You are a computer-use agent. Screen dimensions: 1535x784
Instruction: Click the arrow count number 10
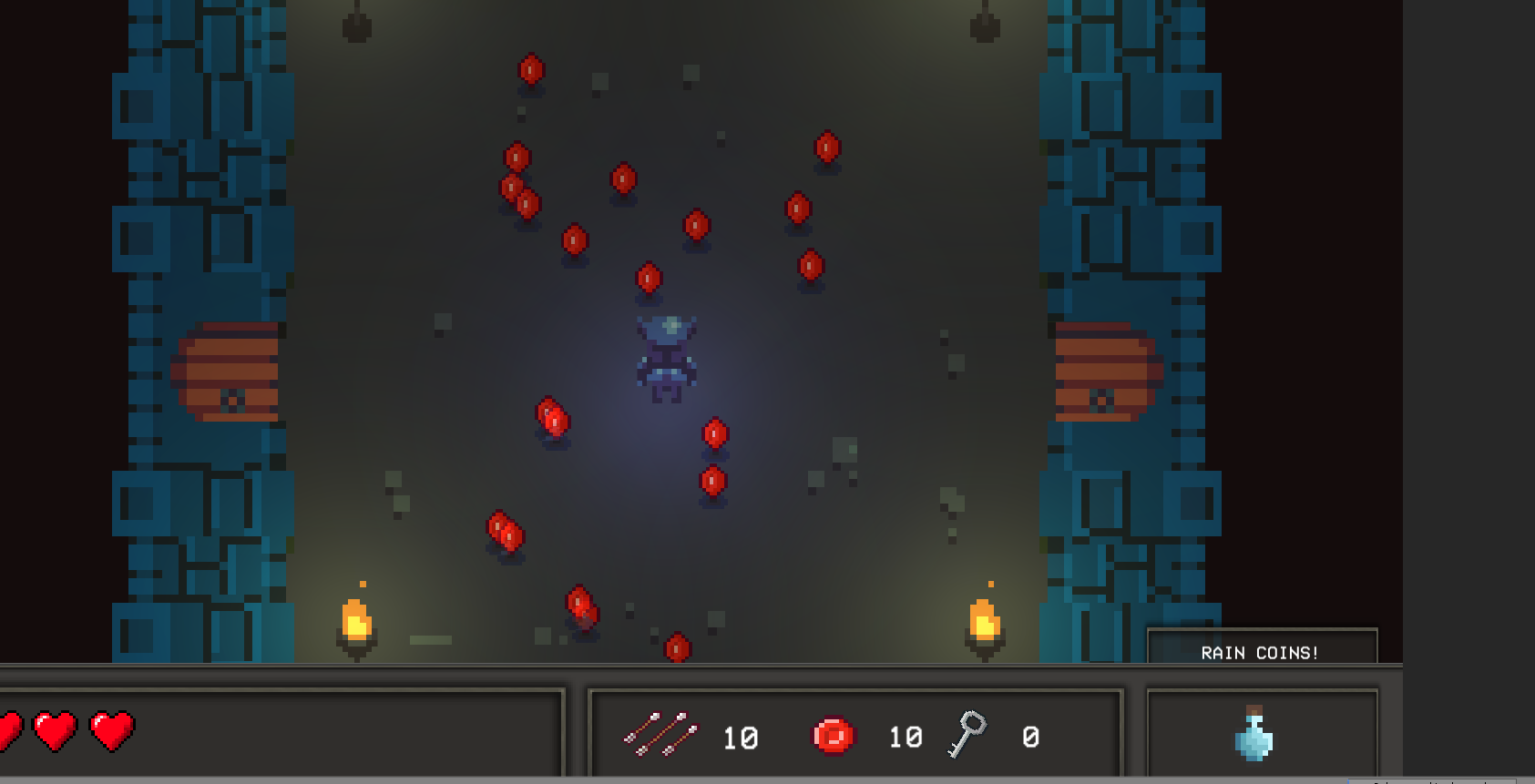(x=742, y=738)
